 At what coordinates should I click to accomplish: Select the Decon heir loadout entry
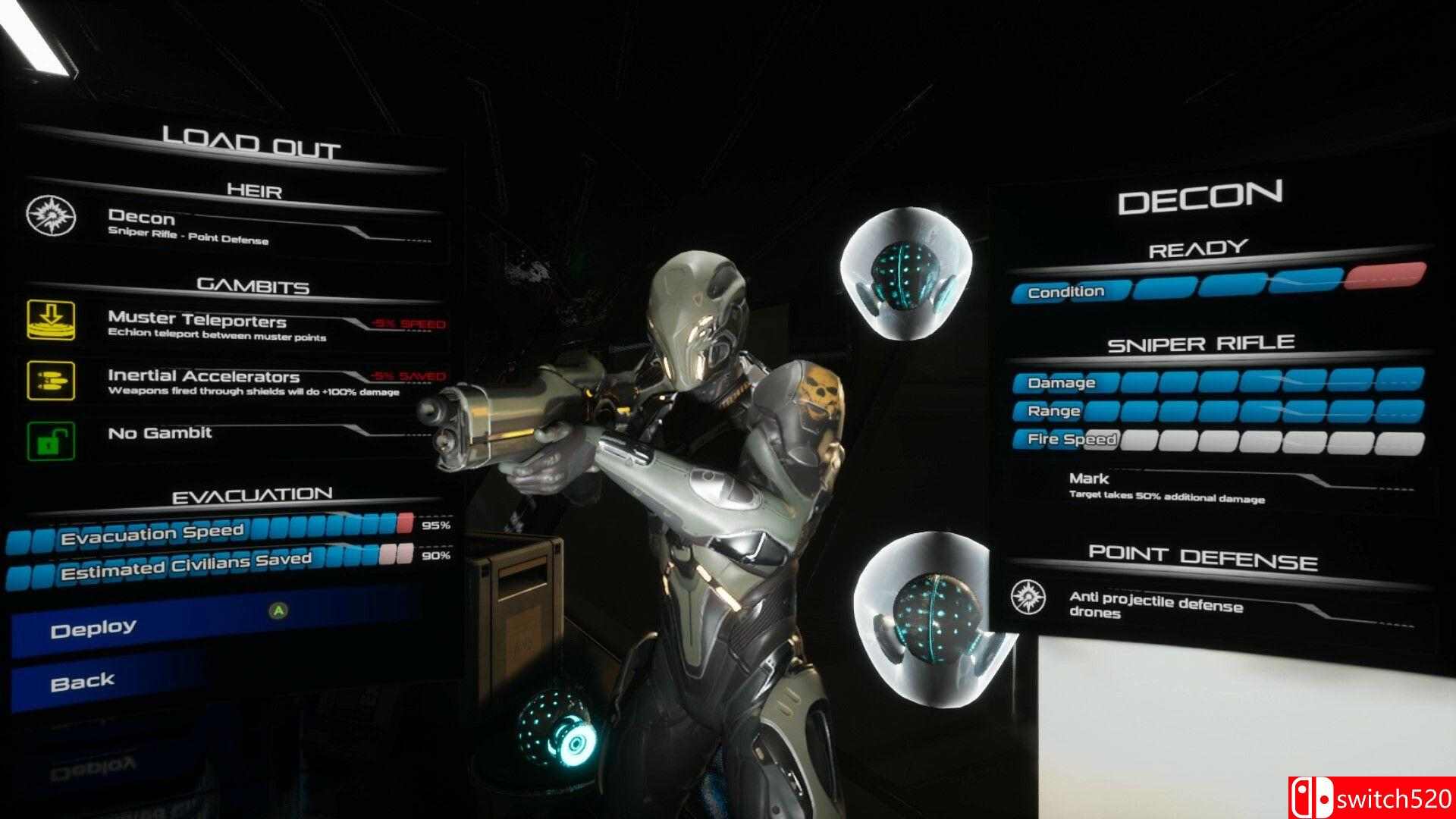(227, 226)
